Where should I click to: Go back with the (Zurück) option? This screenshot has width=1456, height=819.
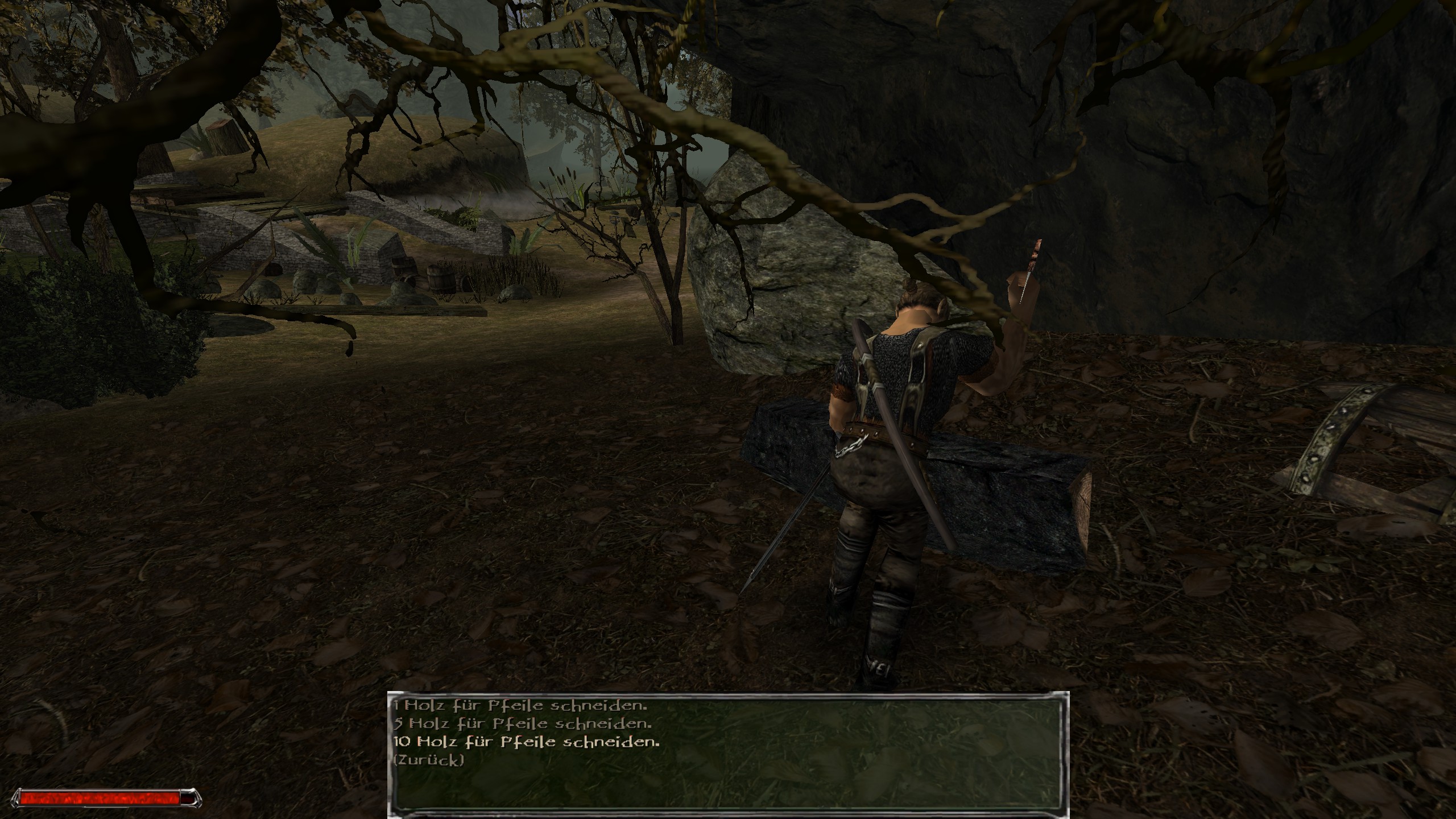tap(428, 759)
